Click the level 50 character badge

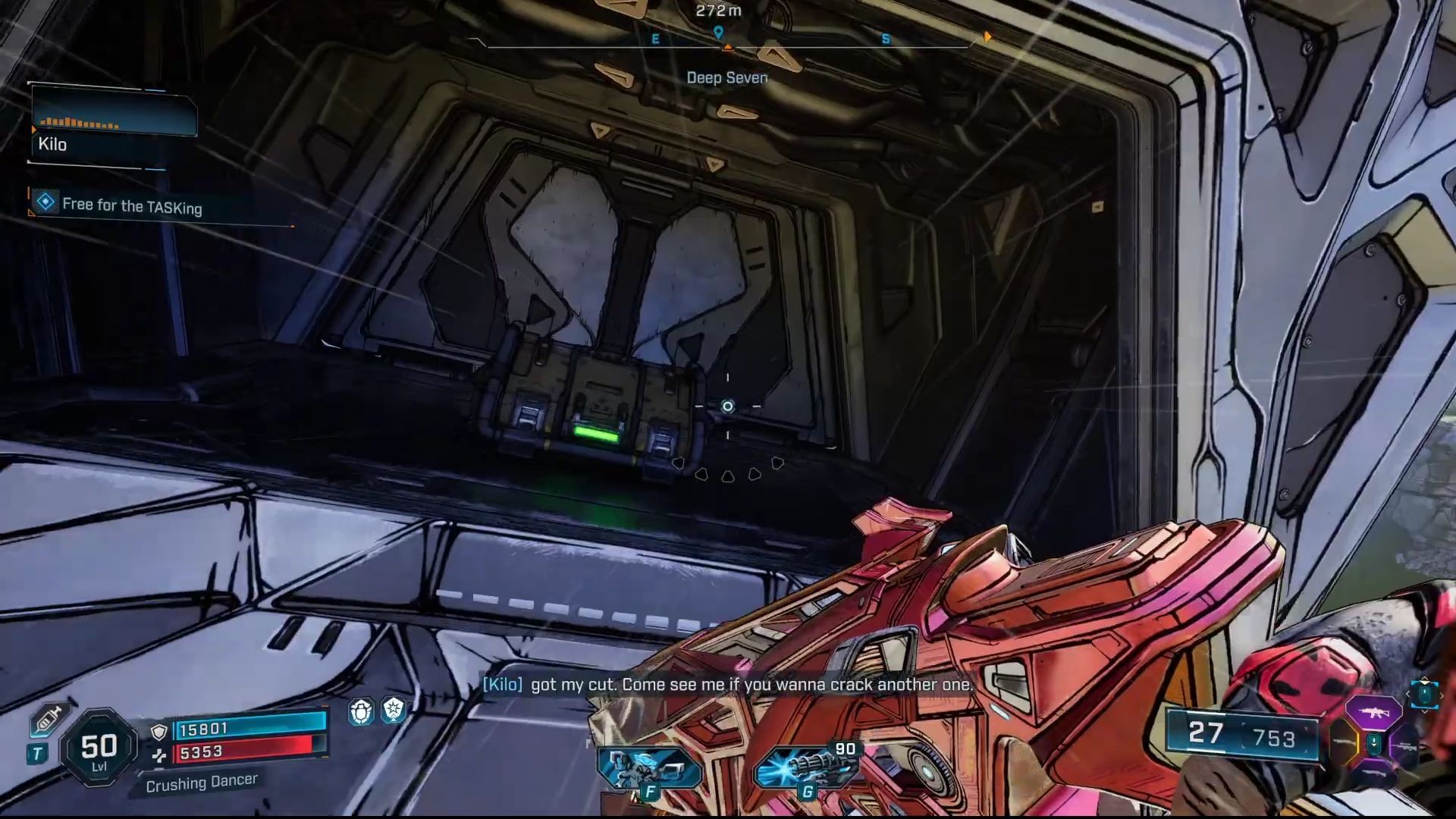(x=99, y=748)
